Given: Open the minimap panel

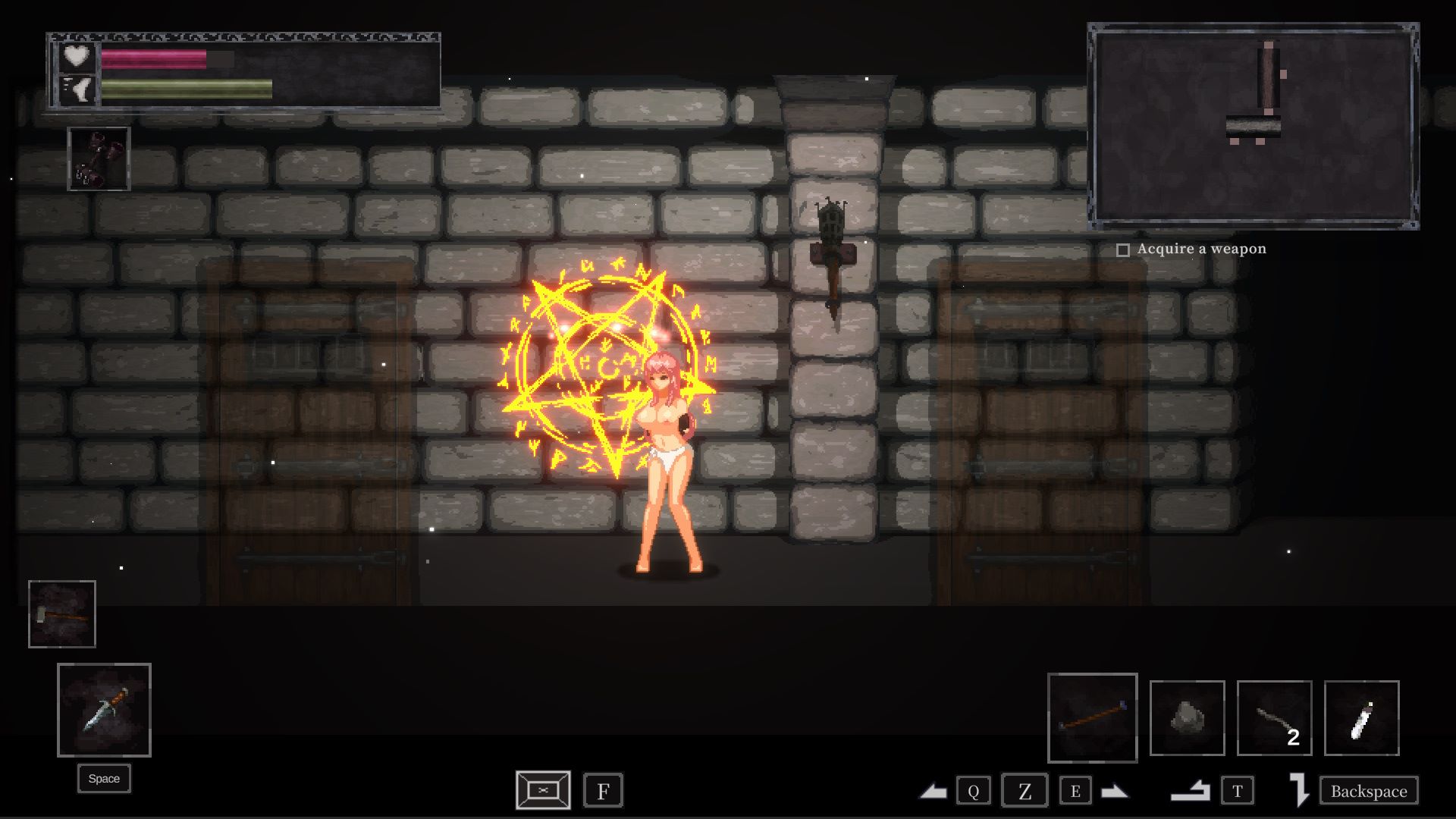Looking at the screenshot, I should [x=1253, y=126].
